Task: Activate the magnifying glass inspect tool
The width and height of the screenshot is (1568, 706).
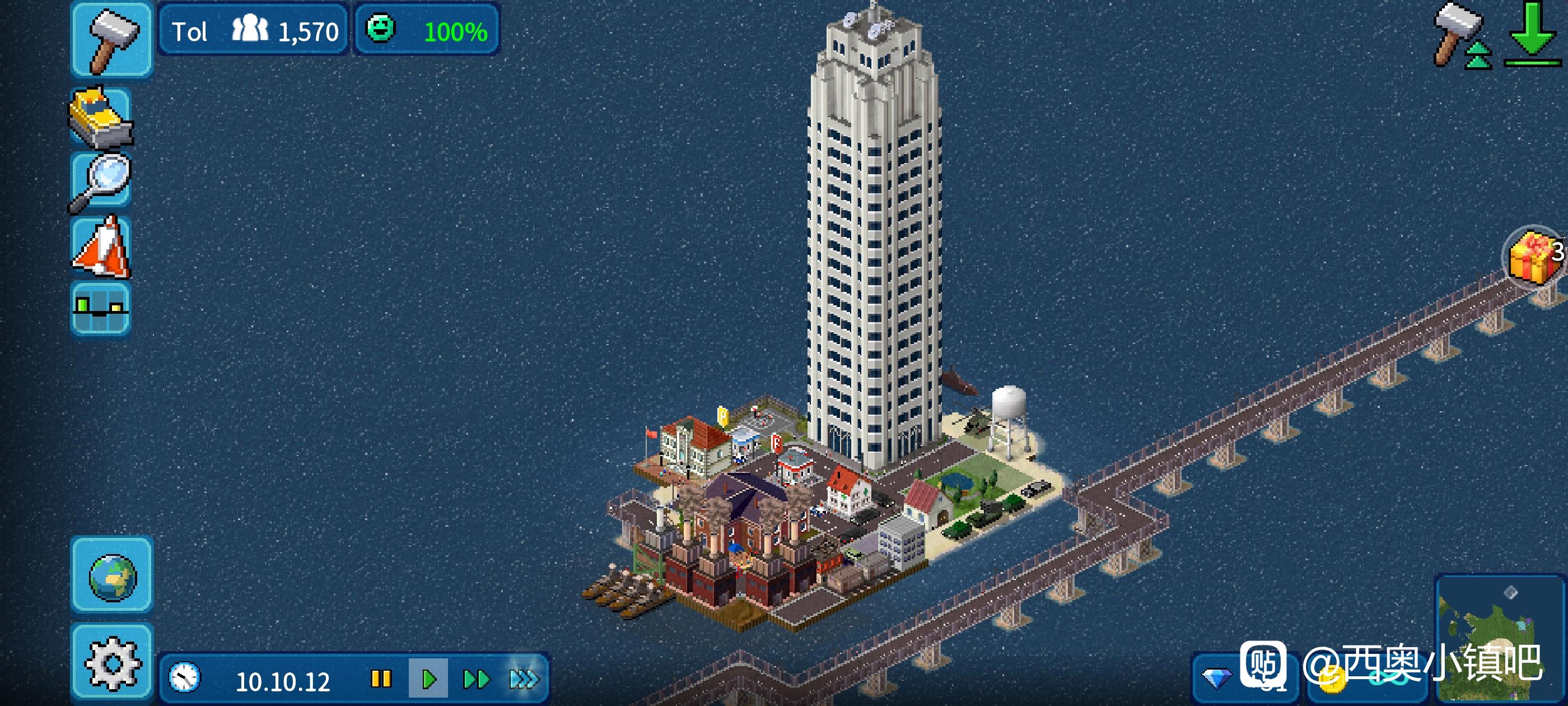Action: point(101,182)
